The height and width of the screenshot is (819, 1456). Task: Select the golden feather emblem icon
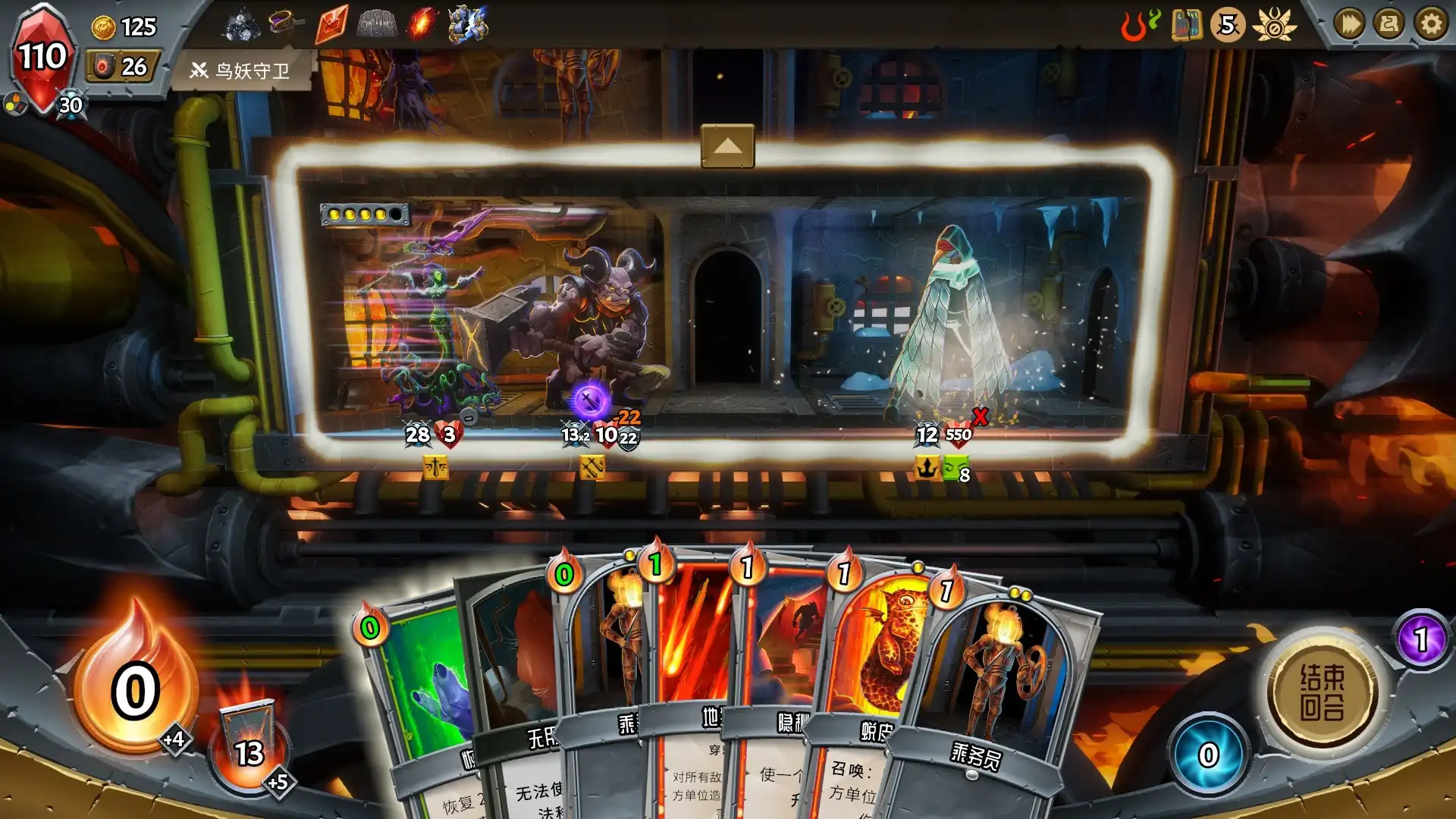coord(1275,25)
